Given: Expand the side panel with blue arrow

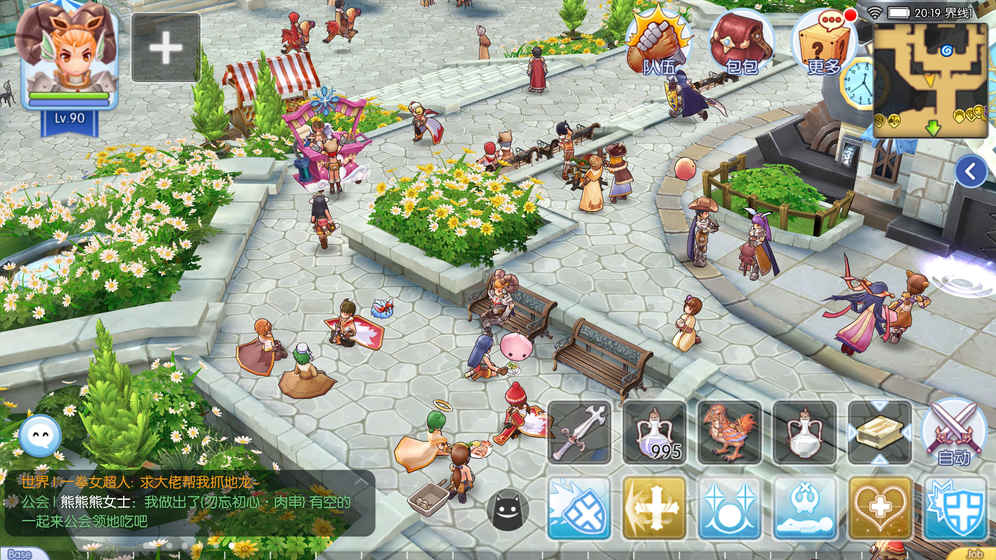Looking at the screenshot, I should click(x=970, y=172).
